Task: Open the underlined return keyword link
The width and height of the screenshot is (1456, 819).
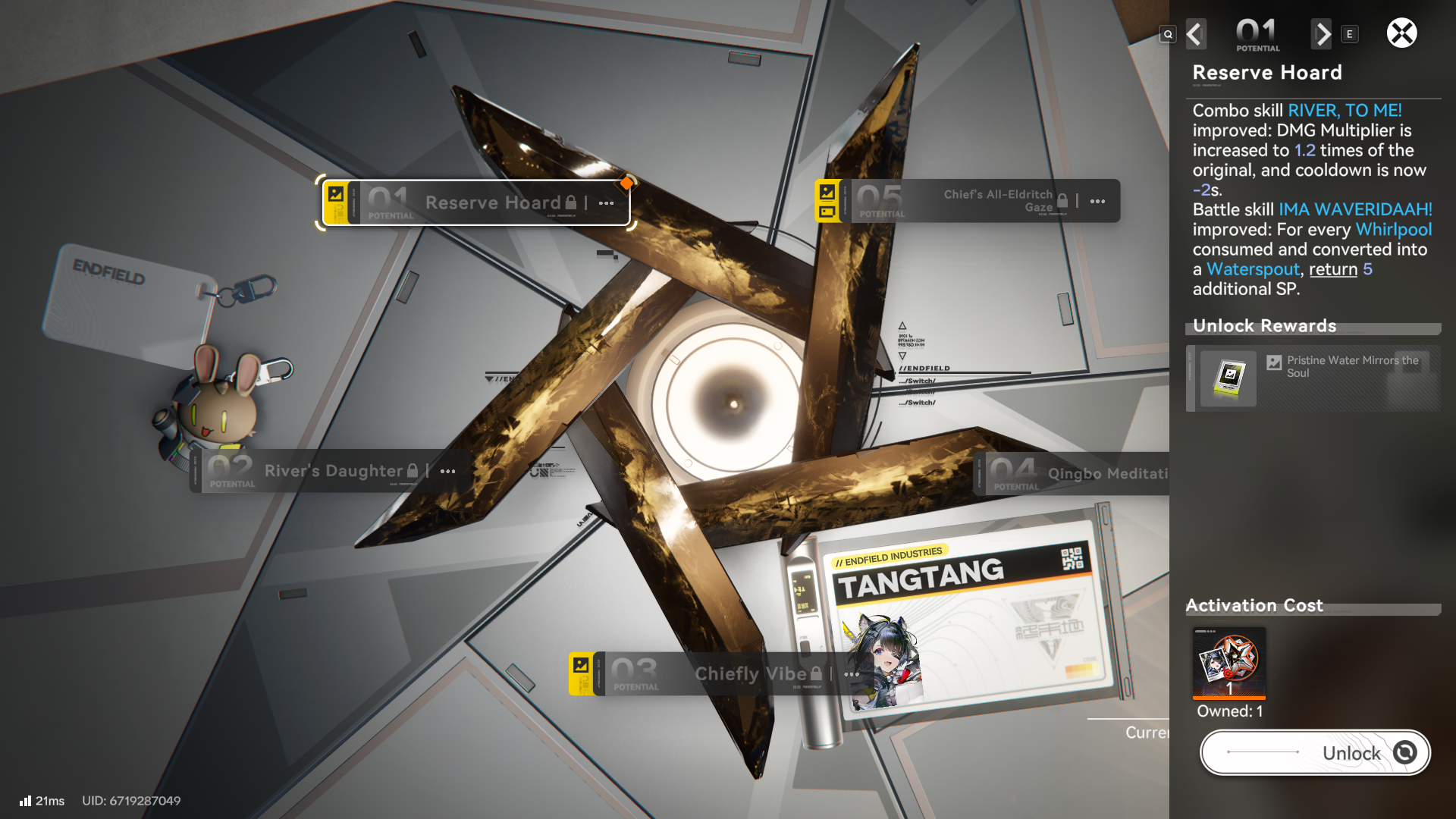Action: point(1332,269)
